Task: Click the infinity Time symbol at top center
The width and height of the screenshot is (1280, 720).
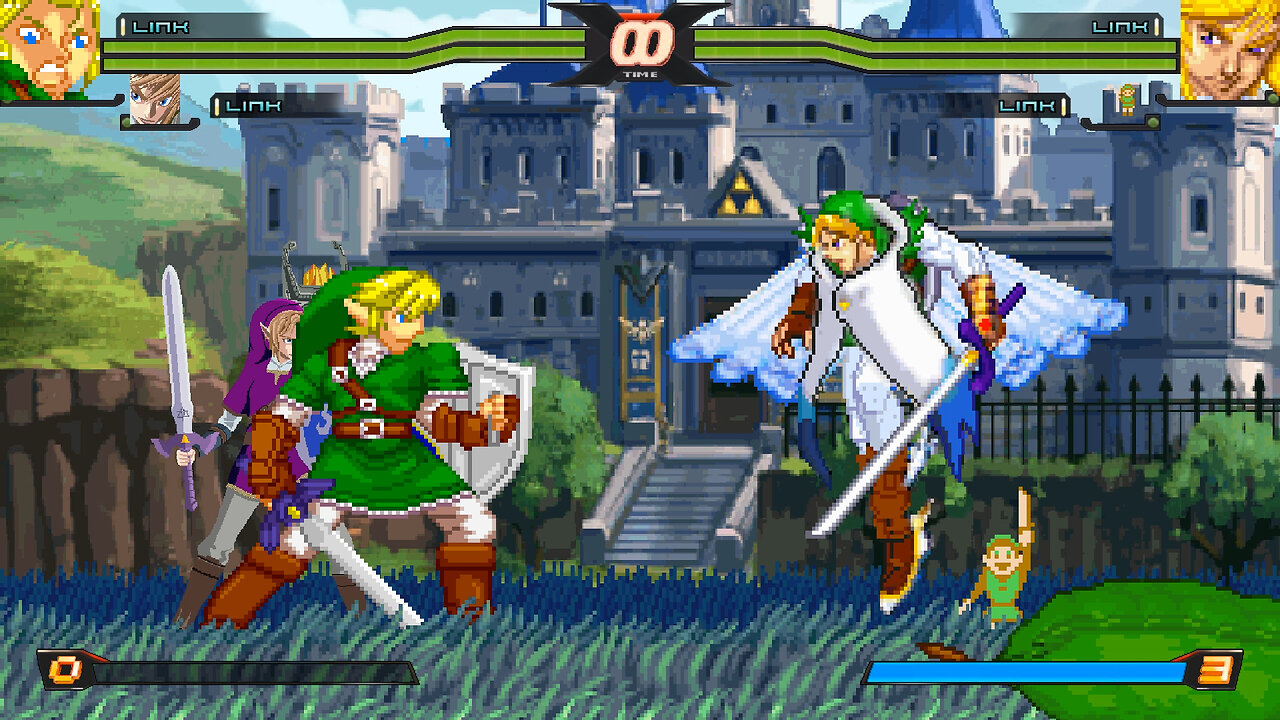Action: coord(643,44)
